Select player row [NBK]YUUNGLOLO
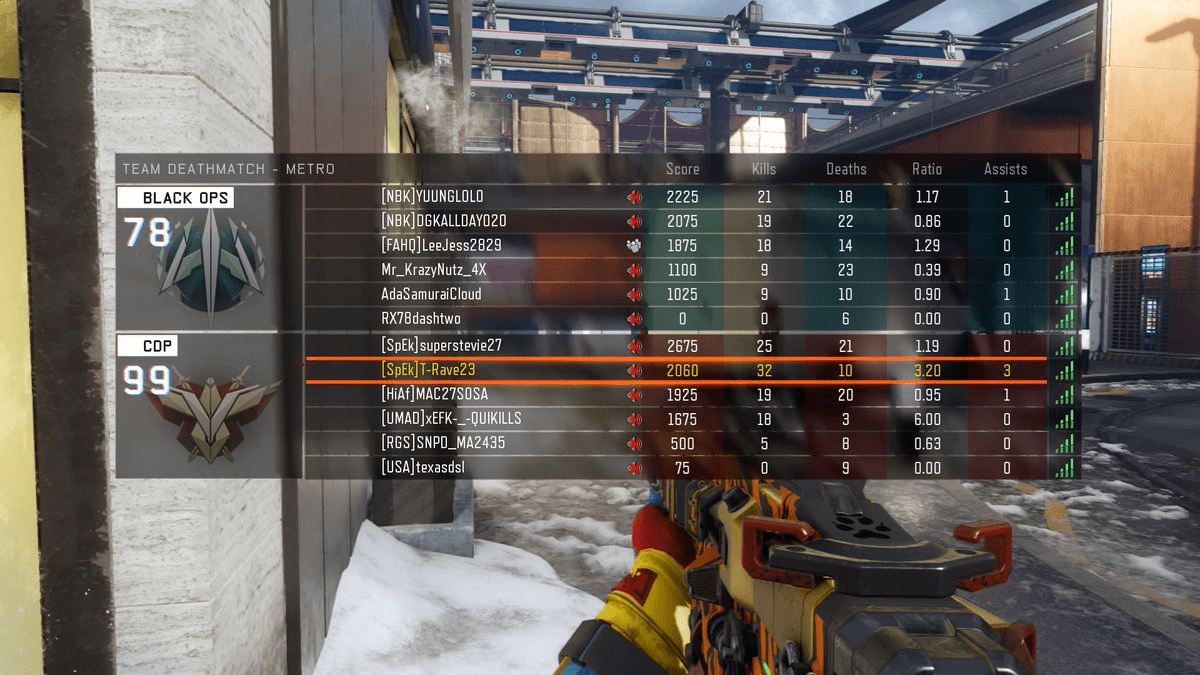The height and width of the screenshot is (675, 1200). [x=431, y=197]
